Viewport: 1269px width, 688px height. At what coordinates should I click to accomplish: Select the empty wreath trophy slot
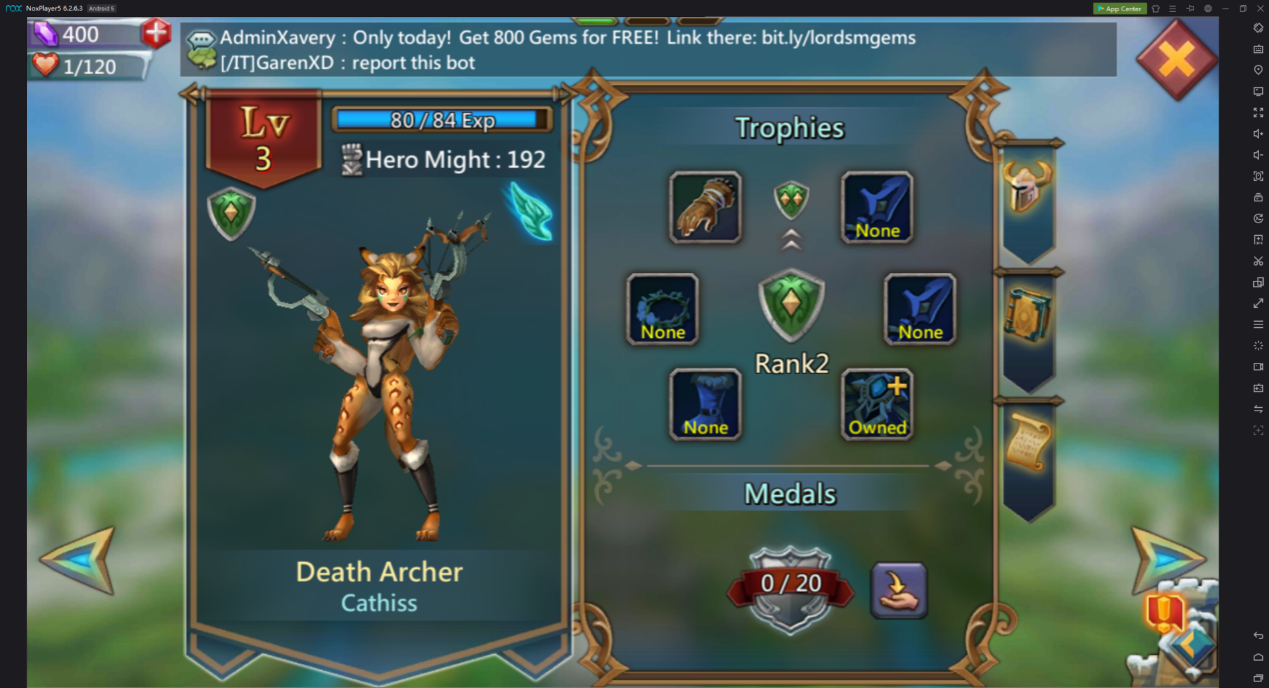662,309
